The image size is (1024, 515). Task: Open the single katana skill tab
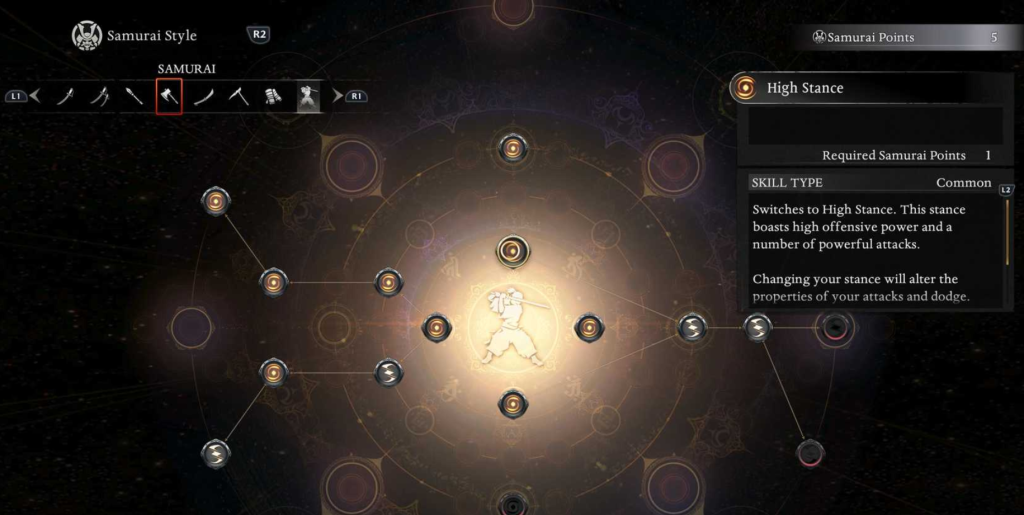click(x=66, y=97)
